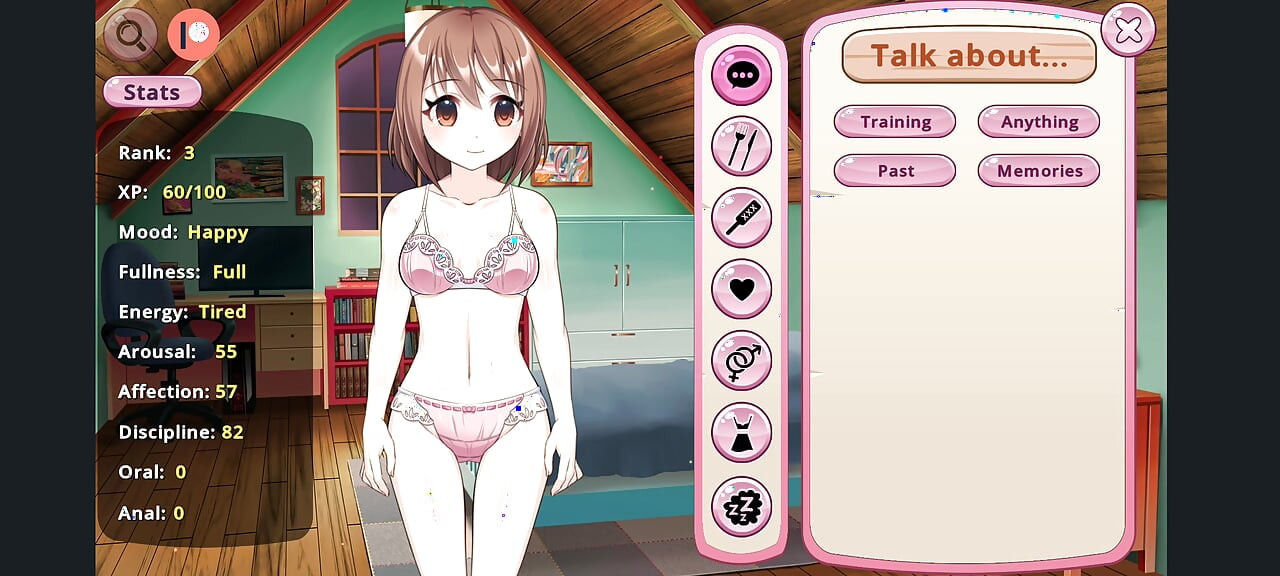
Task: Open the Patreon link icon
Action: [x=193, y=35]
